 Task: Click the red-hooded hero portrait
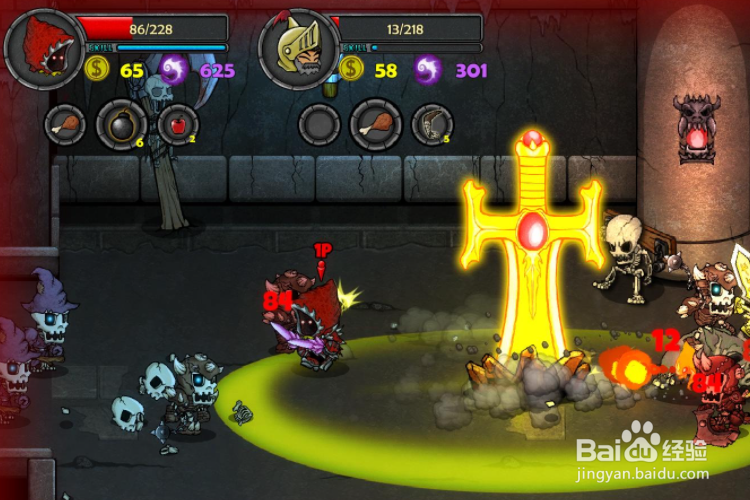[42, 46]
